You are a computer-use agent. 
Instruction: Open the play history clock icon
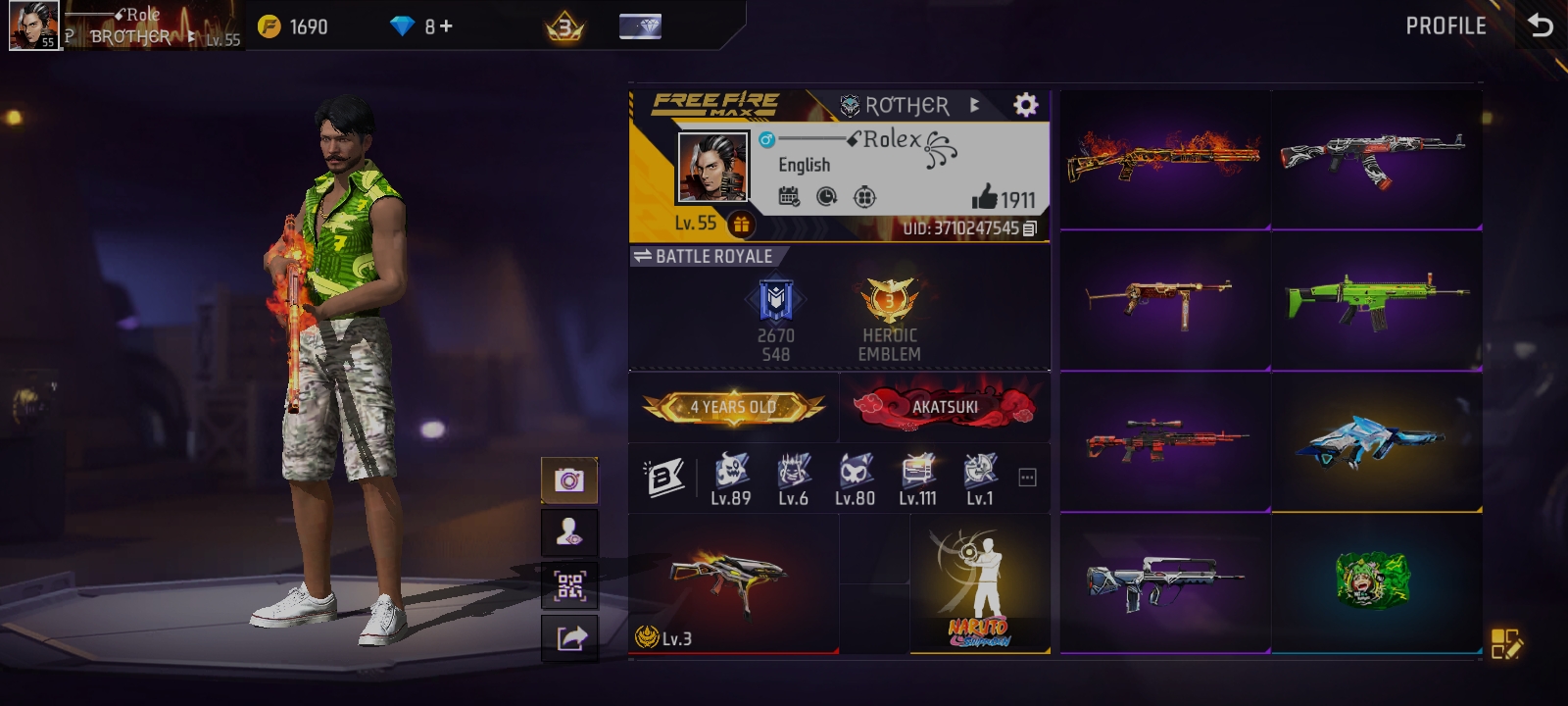[x=825, y=197]
